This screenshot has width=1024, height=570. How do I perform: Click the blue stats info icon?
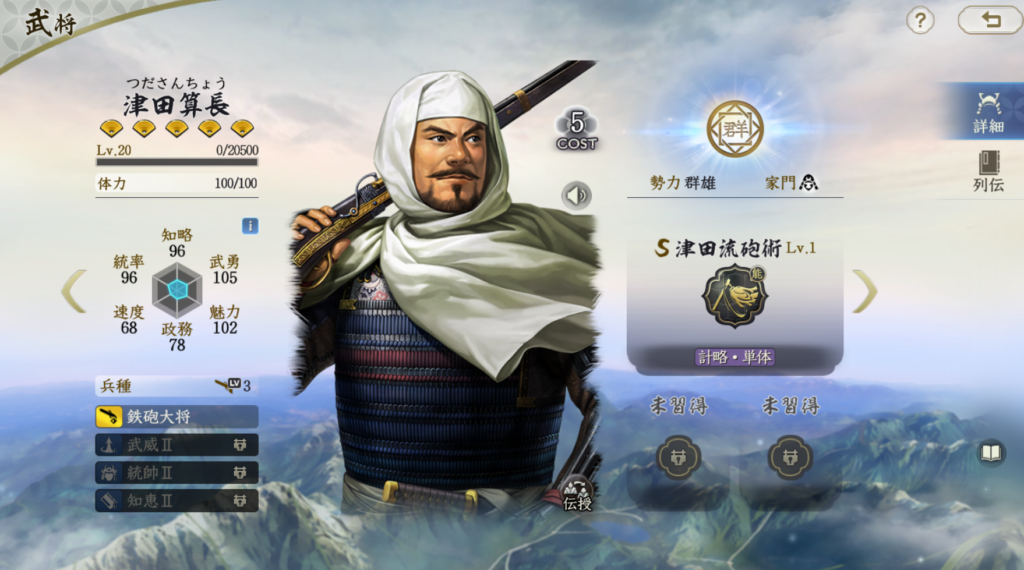[250, 226]
